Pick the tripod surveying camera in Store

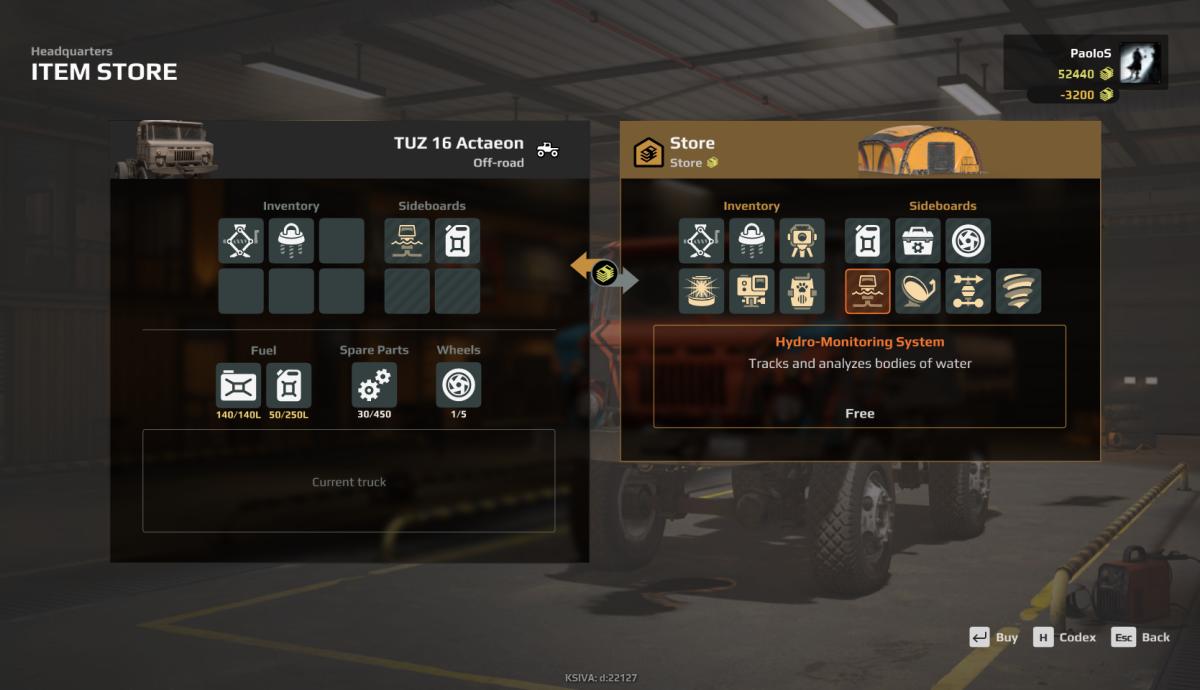click(802, 241)
